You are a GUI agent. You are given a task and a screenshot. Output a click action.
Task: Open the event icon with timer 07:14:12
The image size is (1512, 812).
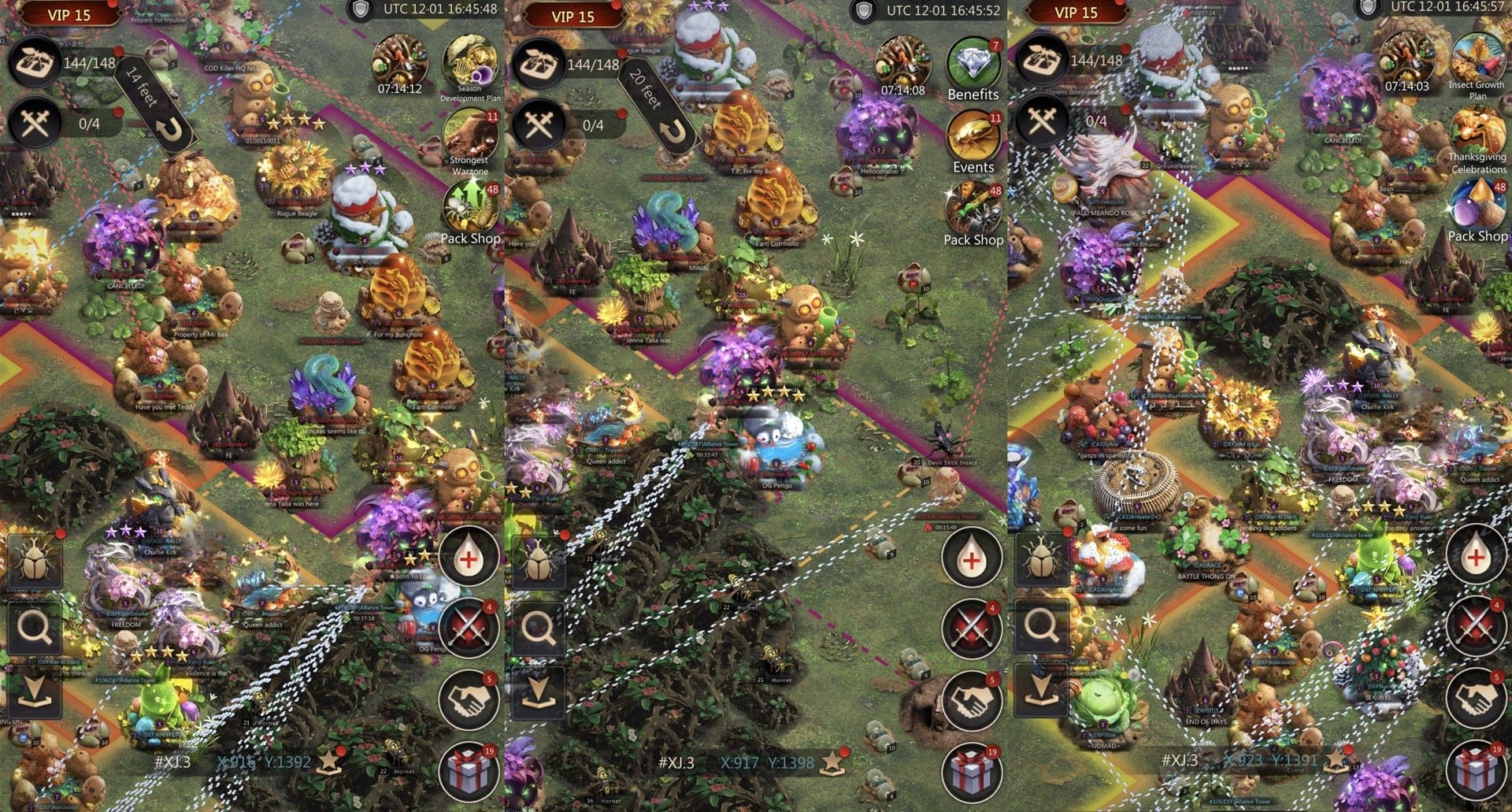[399, 59]
